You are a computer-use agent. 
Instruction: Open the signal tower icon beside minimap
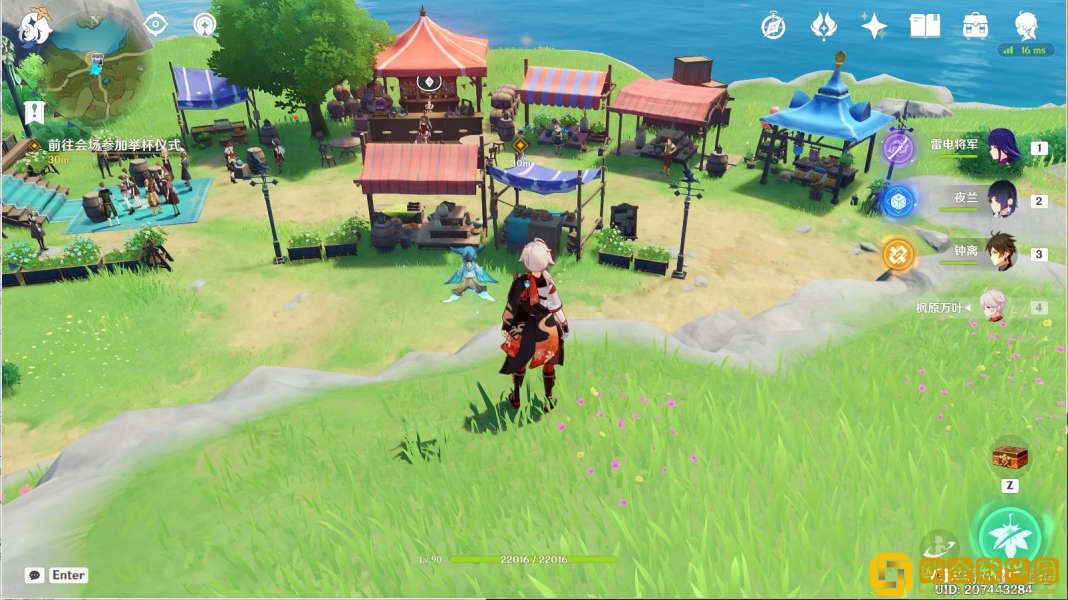[x=205, y=24]
